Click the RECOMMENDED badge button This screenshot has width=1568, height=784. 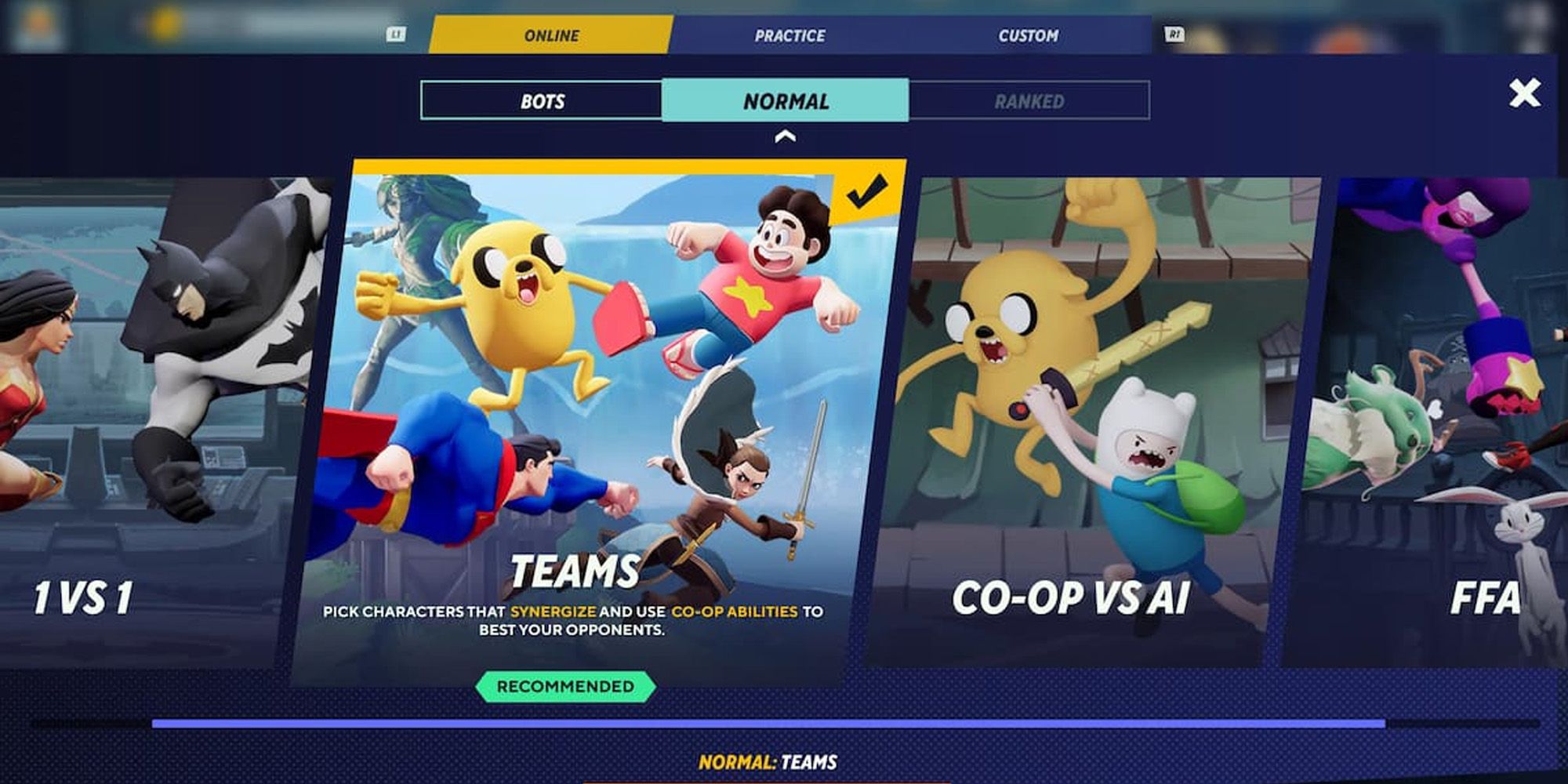(x=567, y=684)
